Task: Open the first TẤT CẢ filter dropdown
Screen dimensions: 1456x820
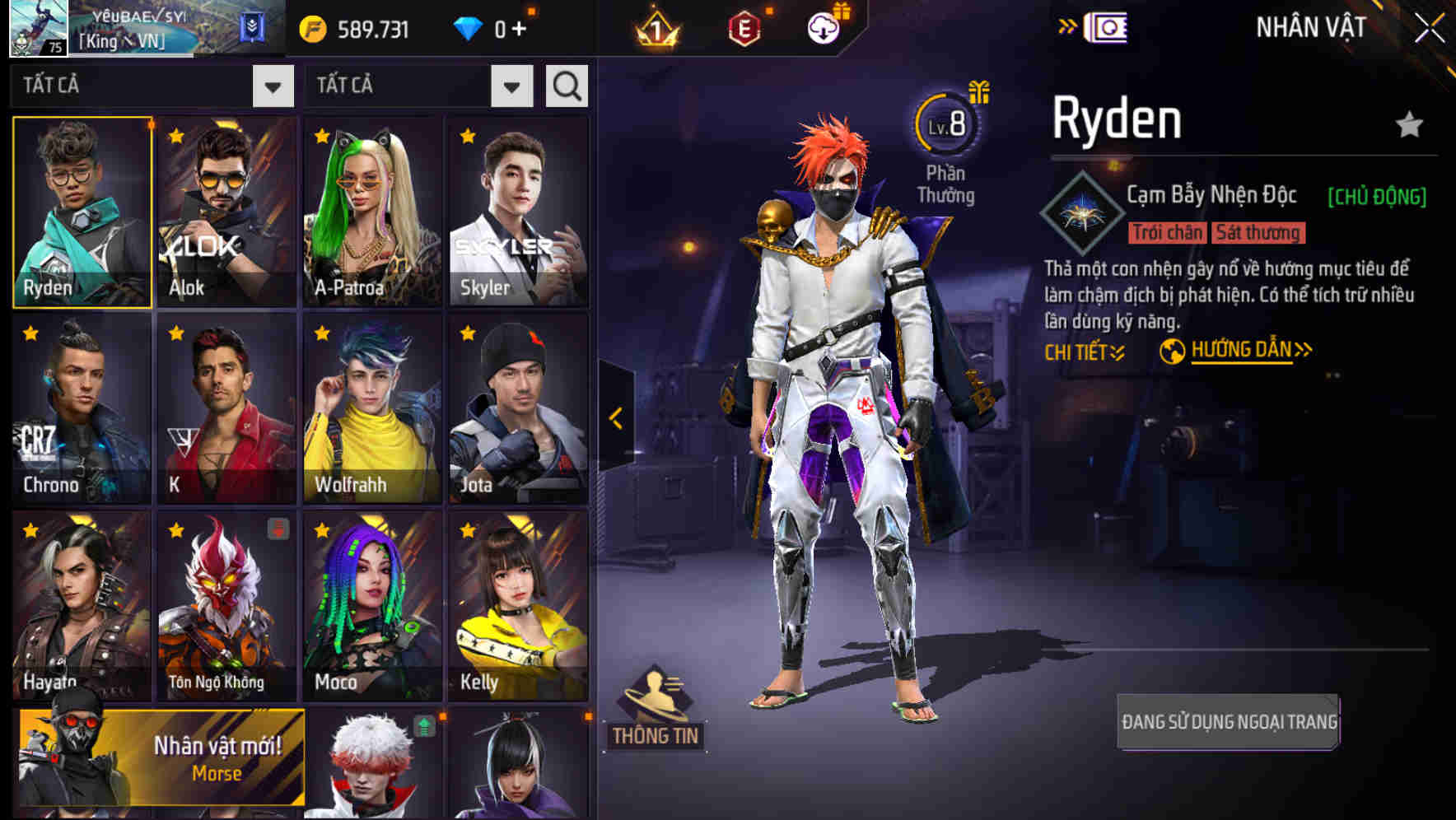Action: pos(274,85)
